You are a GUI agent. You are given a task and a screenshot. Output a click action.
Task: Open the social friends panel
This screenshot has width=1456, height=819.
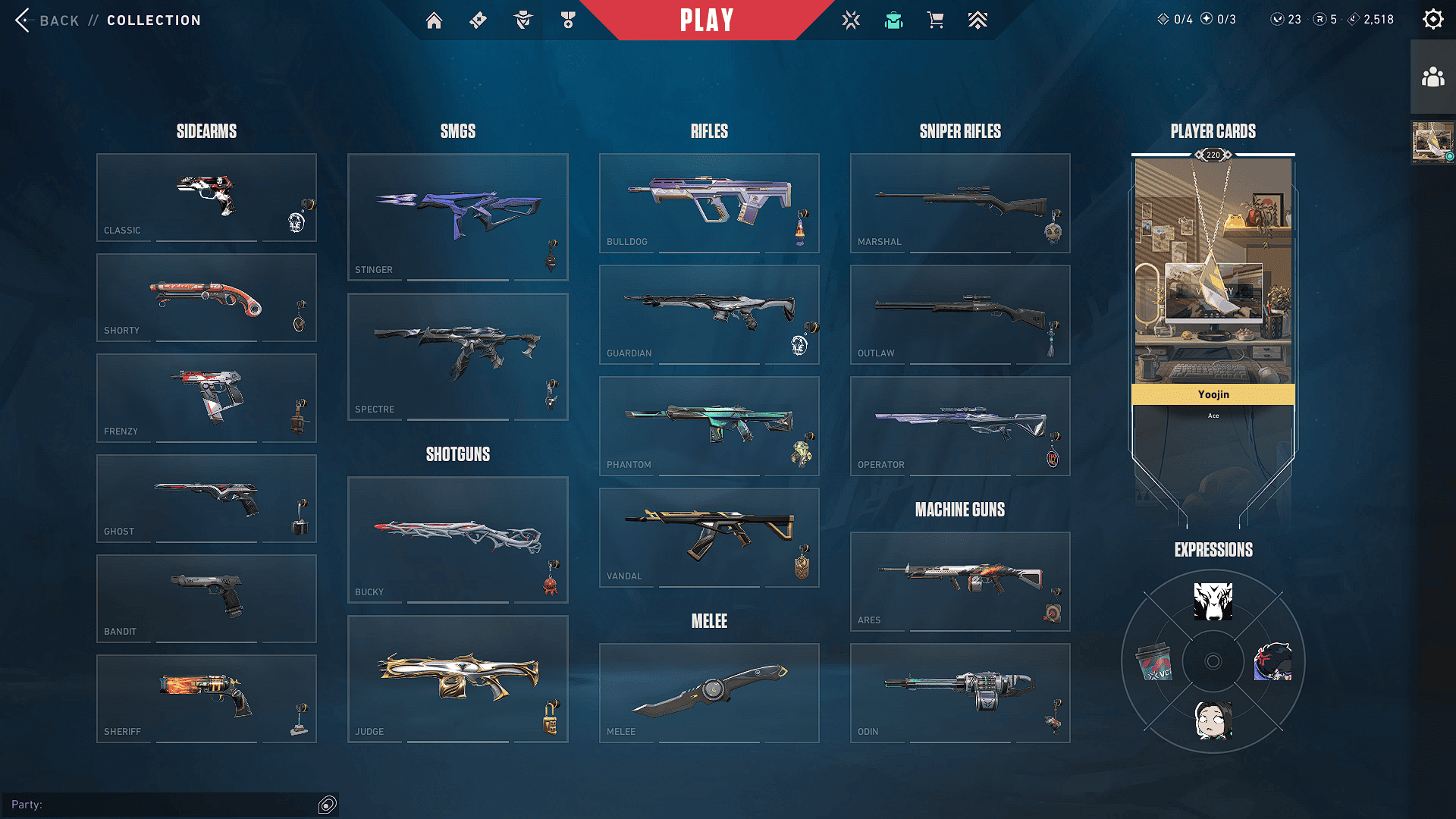[1432, 77]
